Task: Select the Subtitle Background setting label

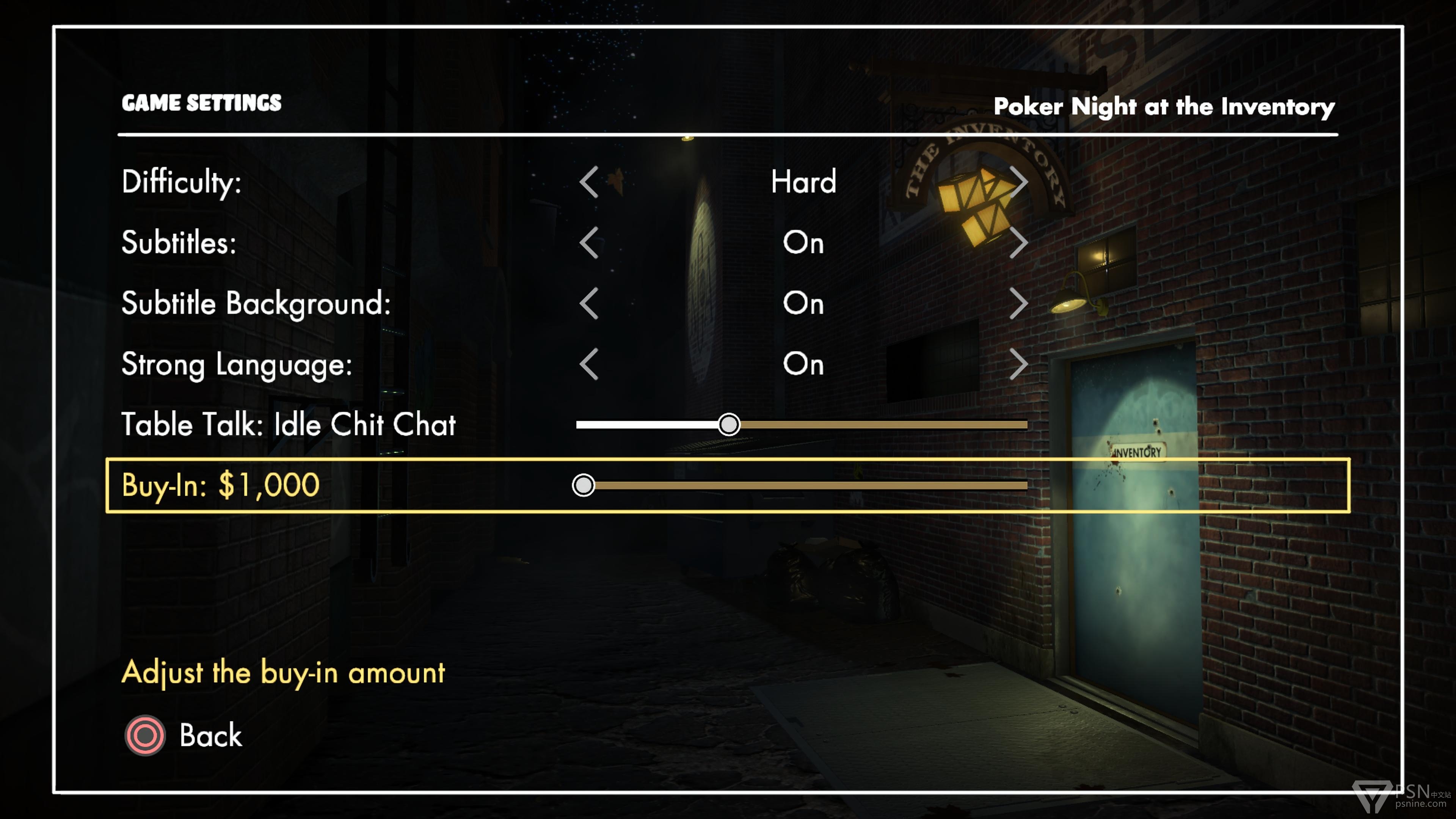Action: [x=256, y=303]
